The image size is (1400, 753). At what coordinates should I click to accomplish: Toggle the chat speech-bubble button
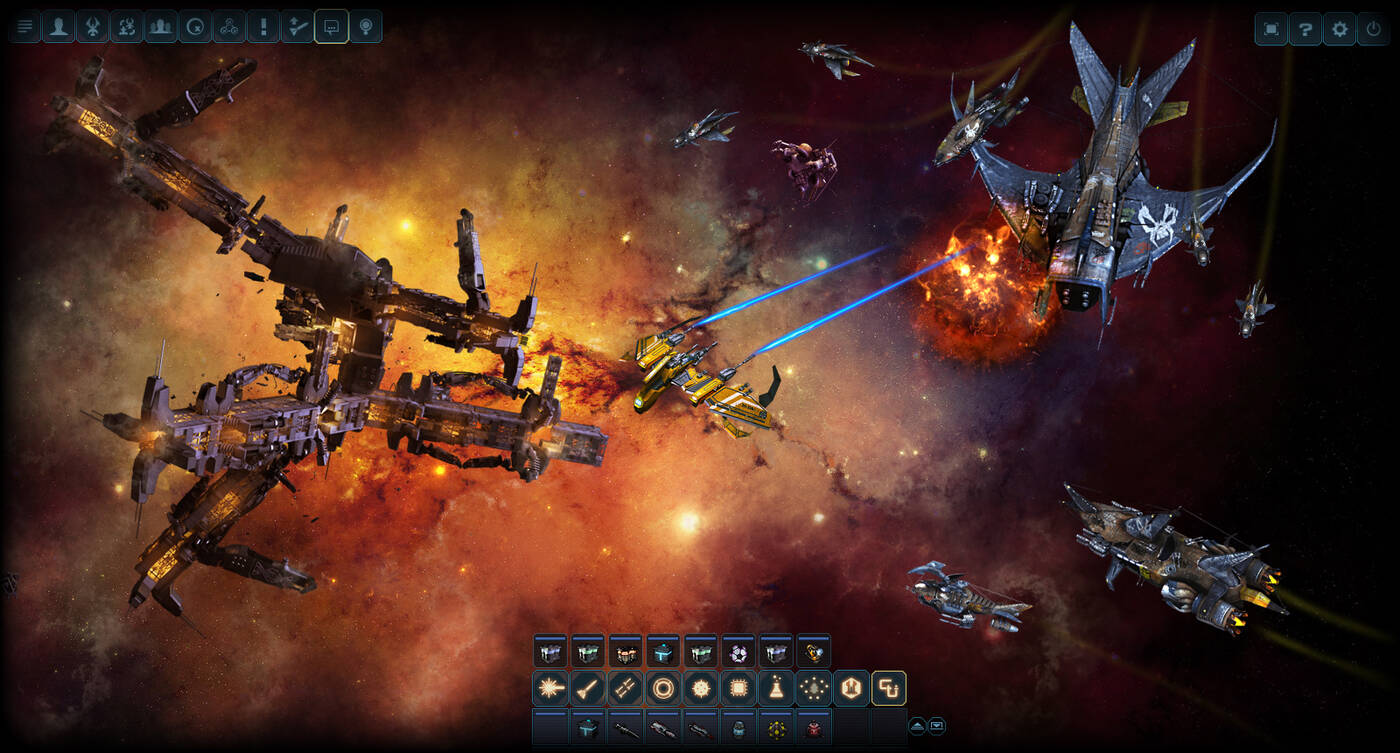[331, 27]
